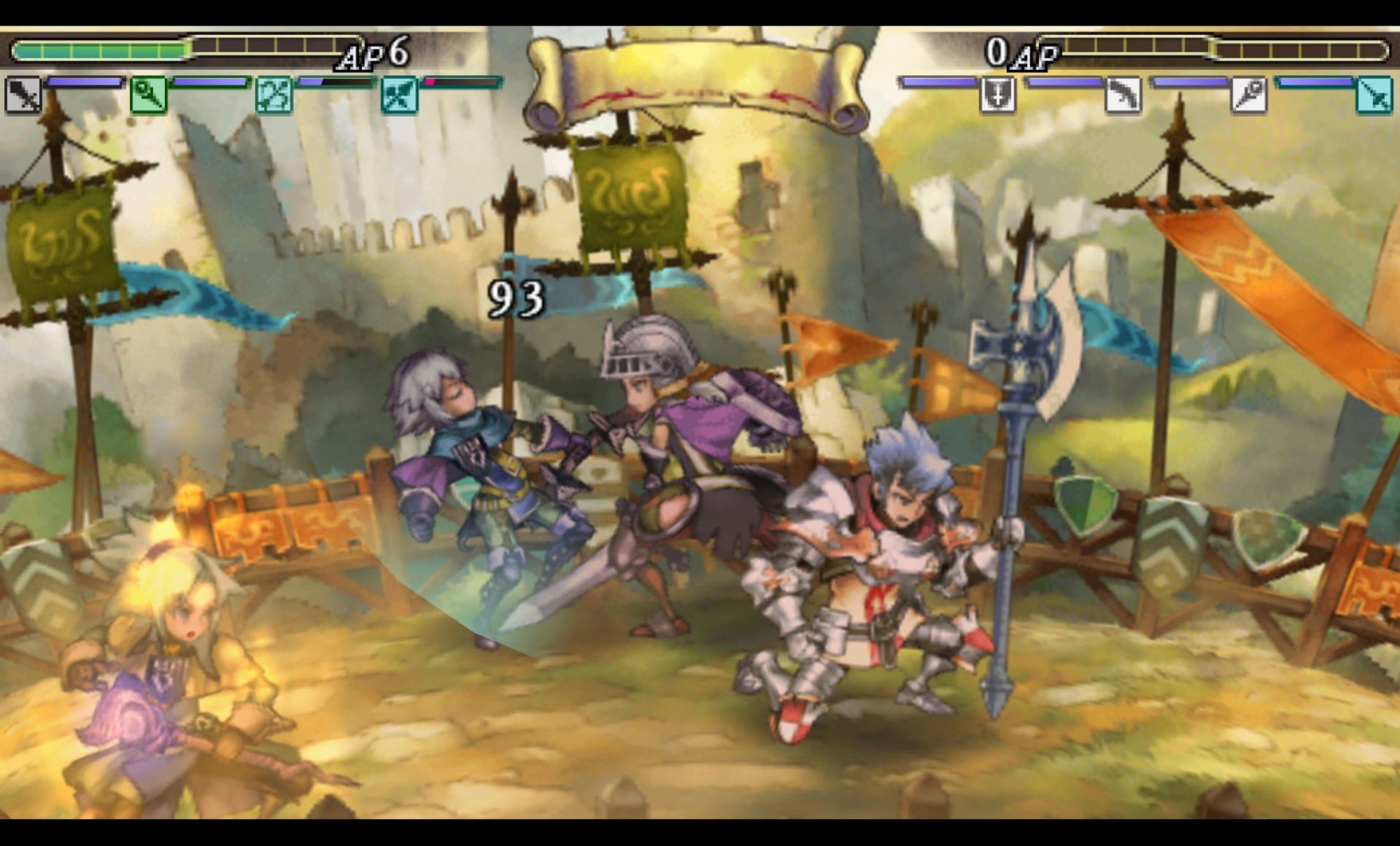
Task: Click the green staff unit icon
Action: [148, 96]
